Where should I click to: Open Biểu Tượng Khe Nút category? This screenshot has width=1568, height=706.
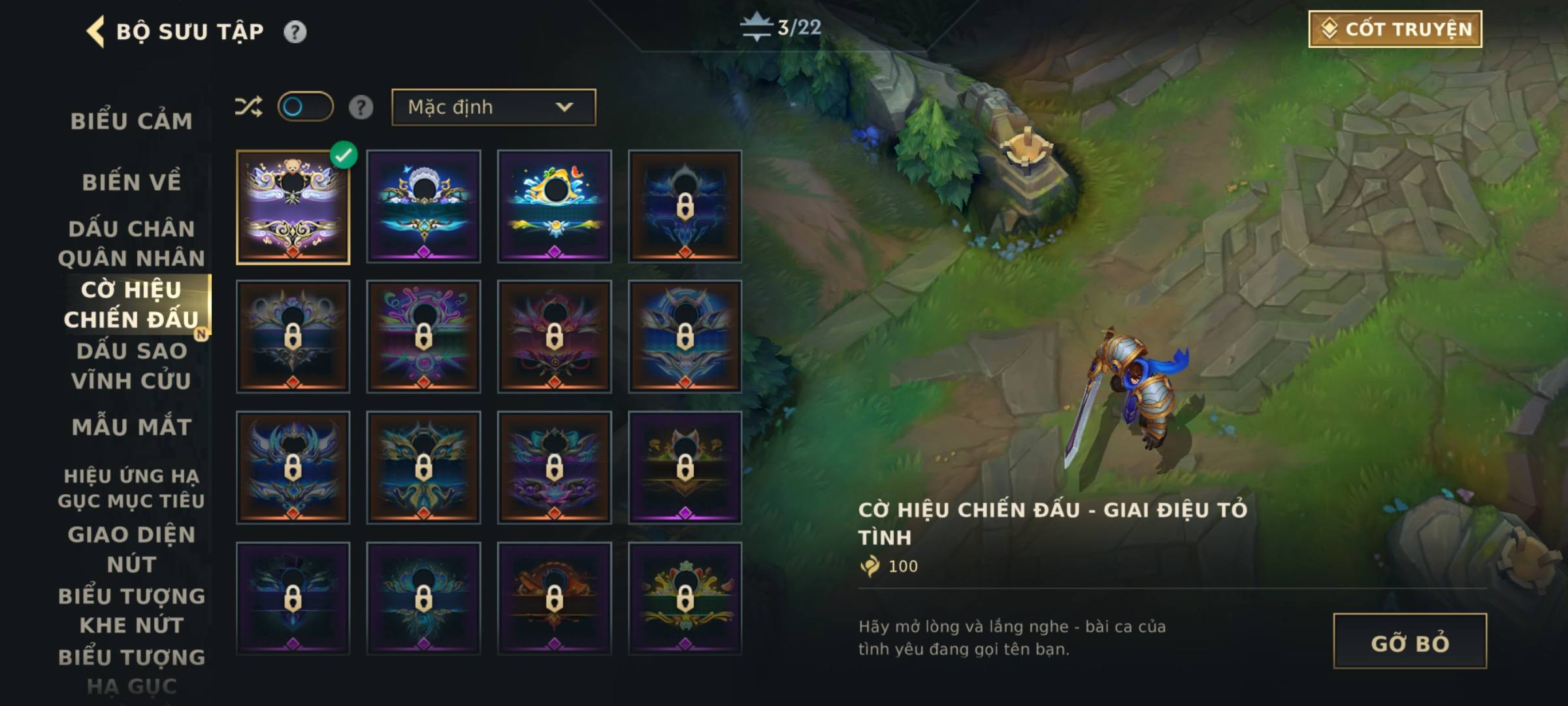[x=131, y=610]
